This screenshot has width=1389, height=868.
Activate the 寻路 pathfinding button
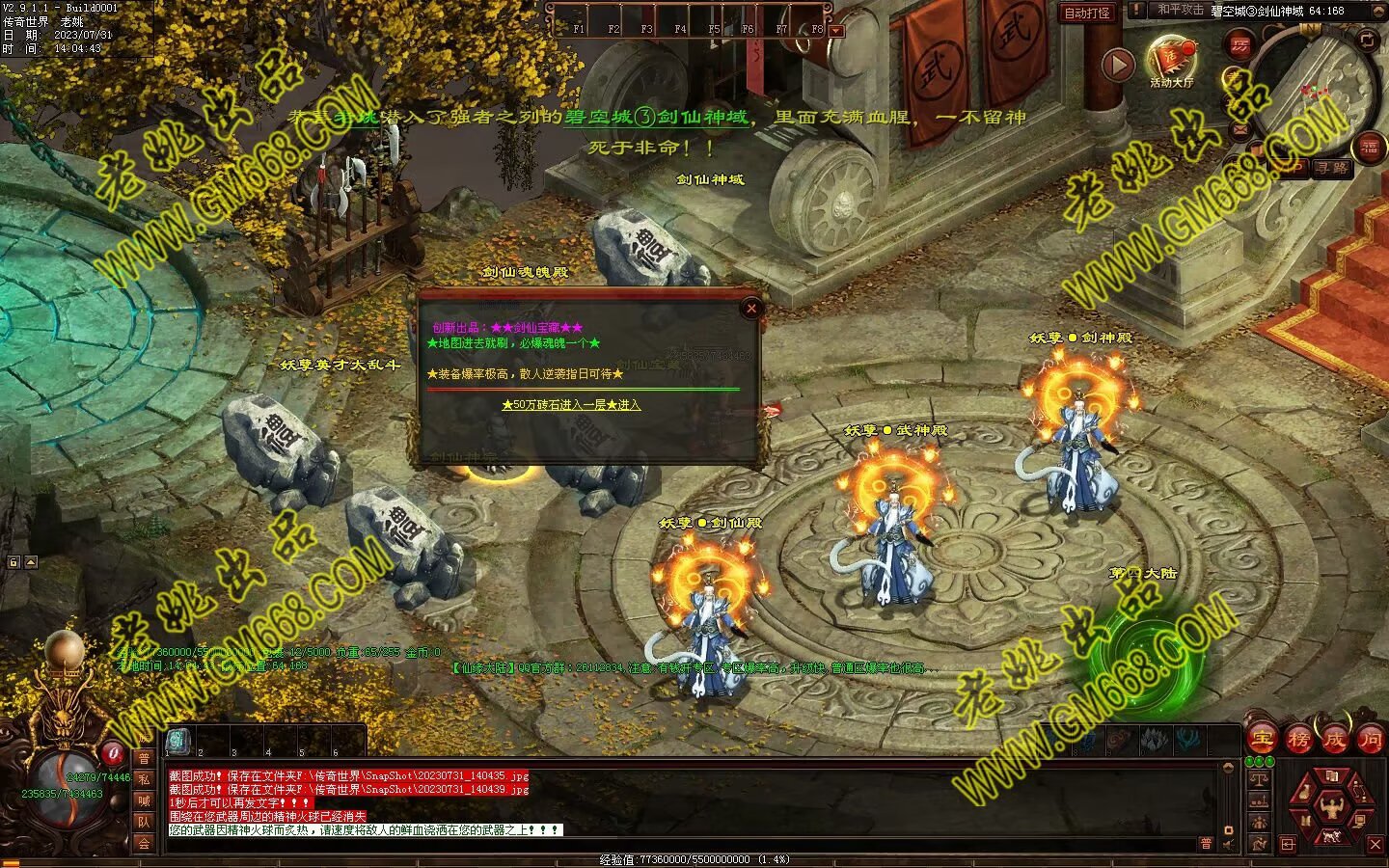pyautogui.click(x=1332, y=168)
